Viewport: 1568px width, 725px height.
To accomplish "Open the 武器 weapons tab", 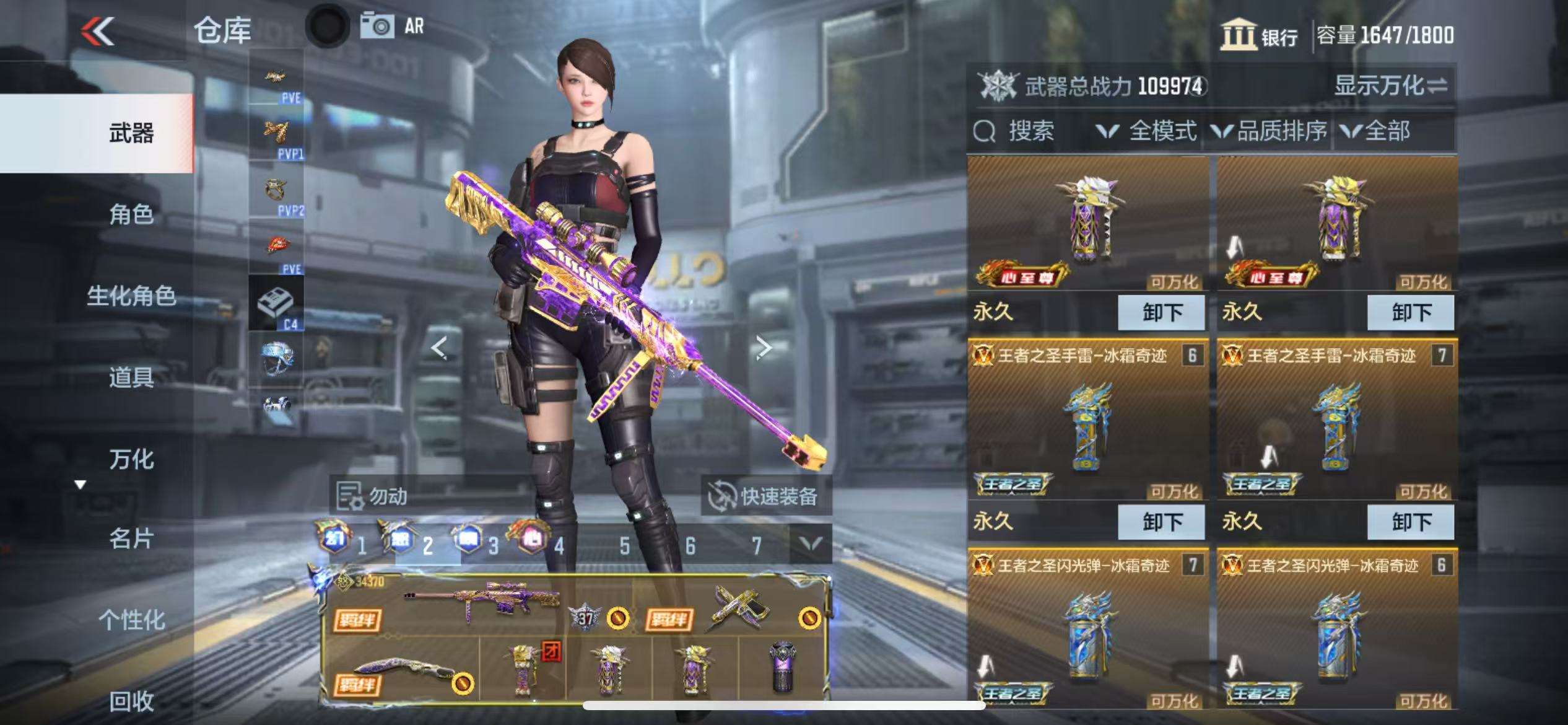I will (131, 133).
